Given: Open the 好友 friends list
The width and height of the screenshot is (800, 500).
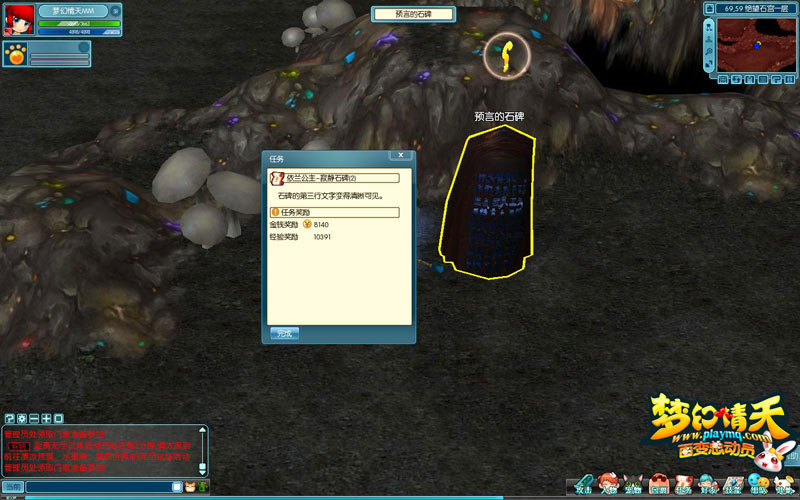Looking at the screenshot, I should [x=708, y=483].
